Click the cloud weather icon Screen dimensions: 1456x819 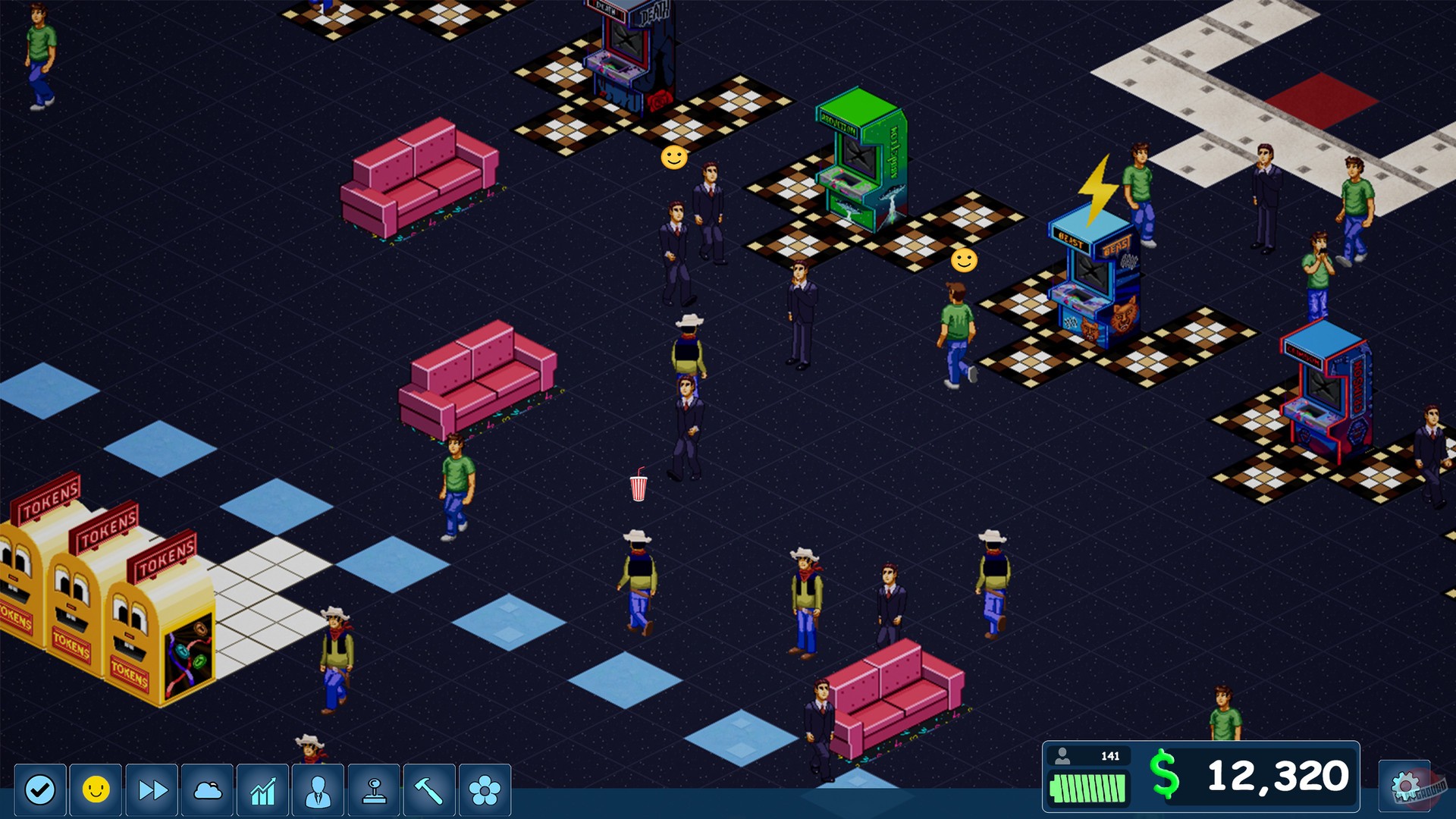pos(206,791)
